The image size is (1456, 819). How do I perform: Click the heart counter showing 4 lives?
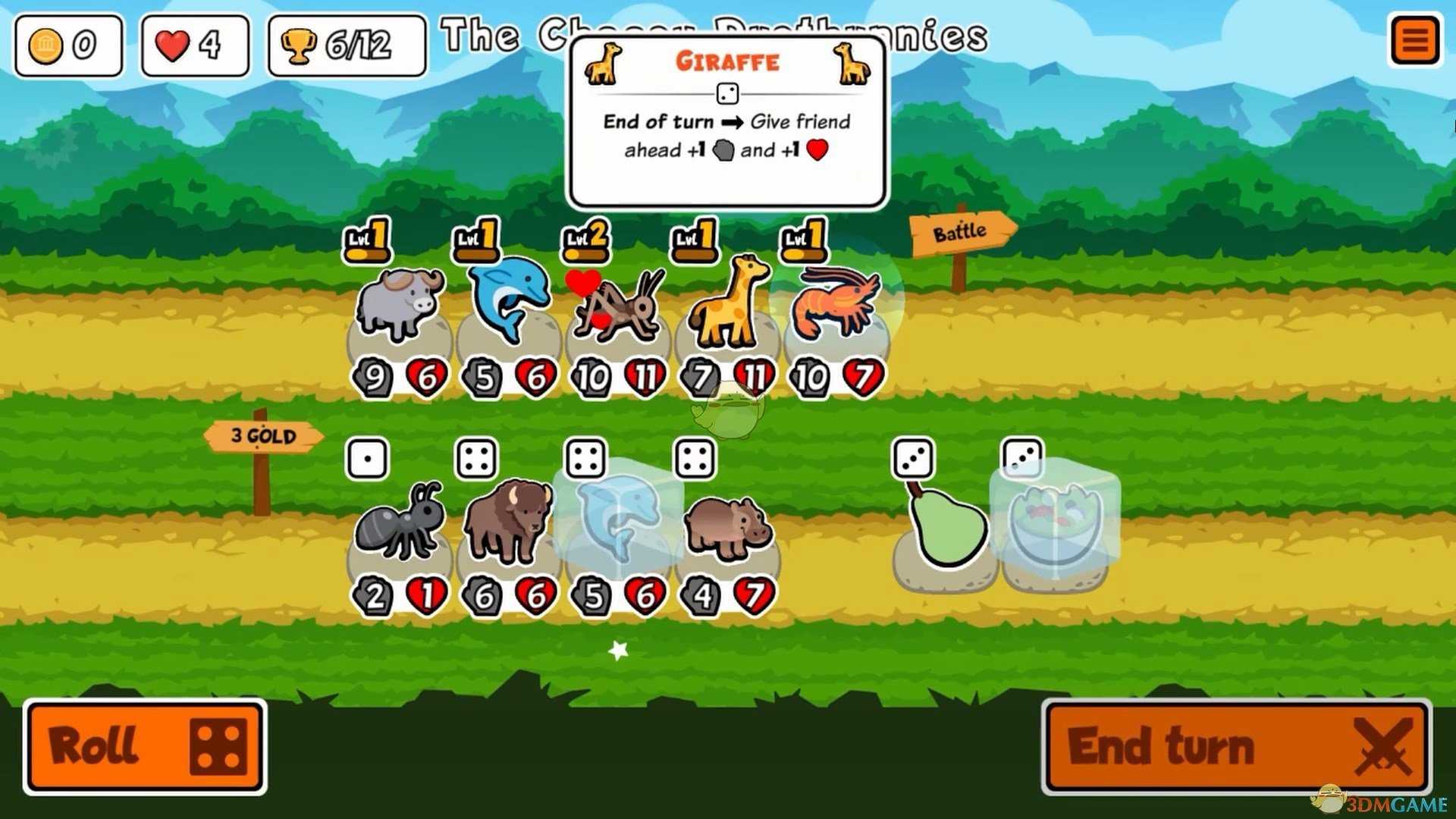point(193,44)
